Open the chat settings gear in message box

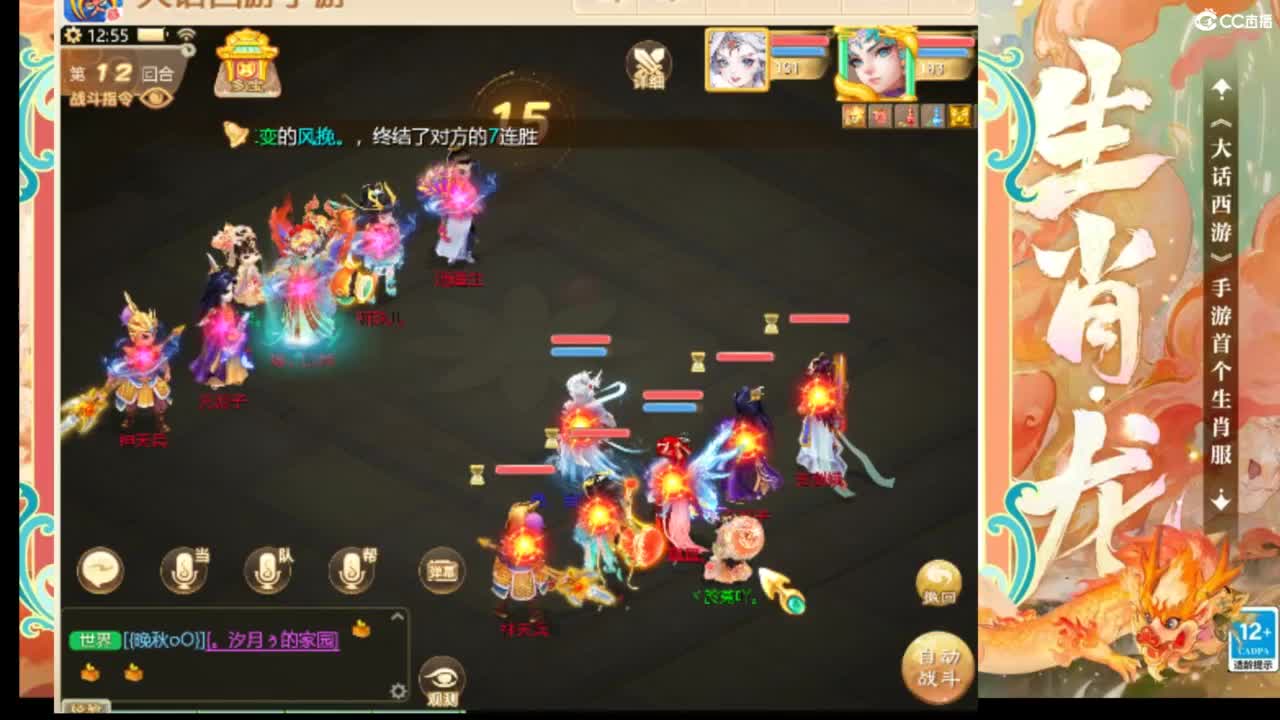click(399, 692)
